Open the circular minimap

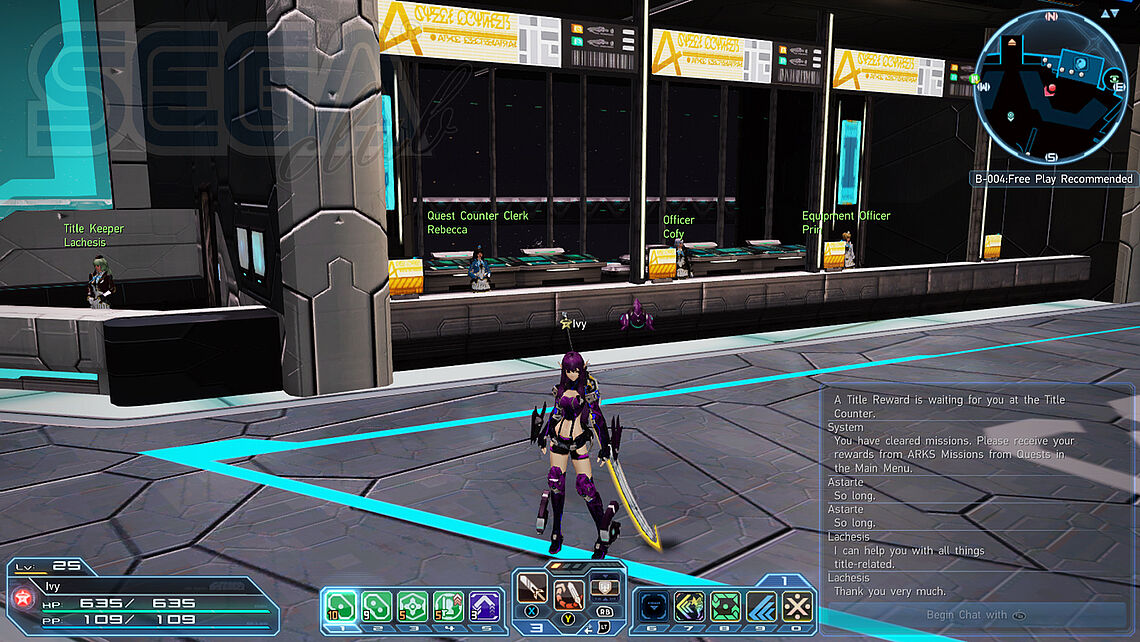tap(1052, 86)
